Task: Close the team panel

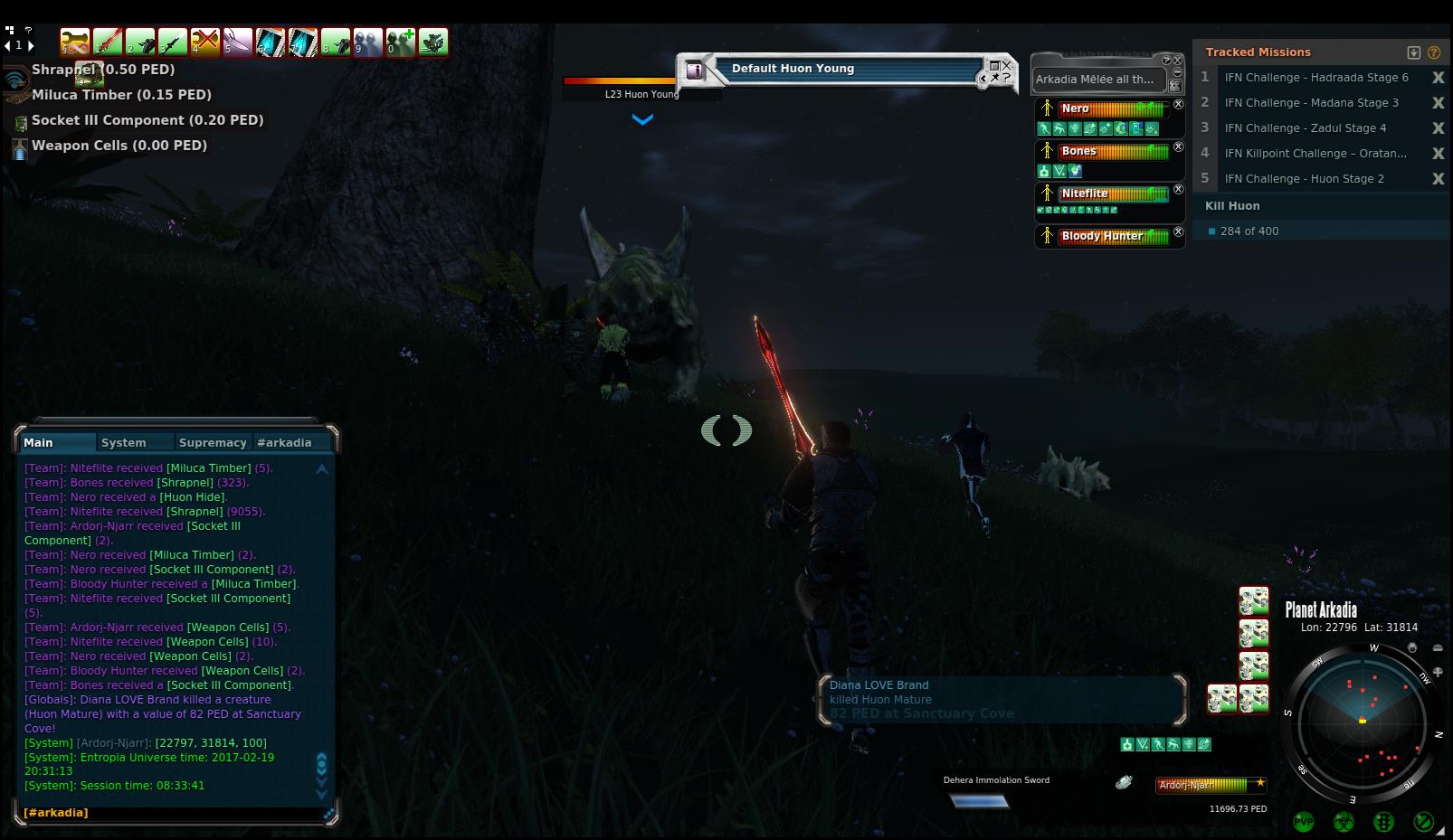Action: click(x=1178, y=61)
